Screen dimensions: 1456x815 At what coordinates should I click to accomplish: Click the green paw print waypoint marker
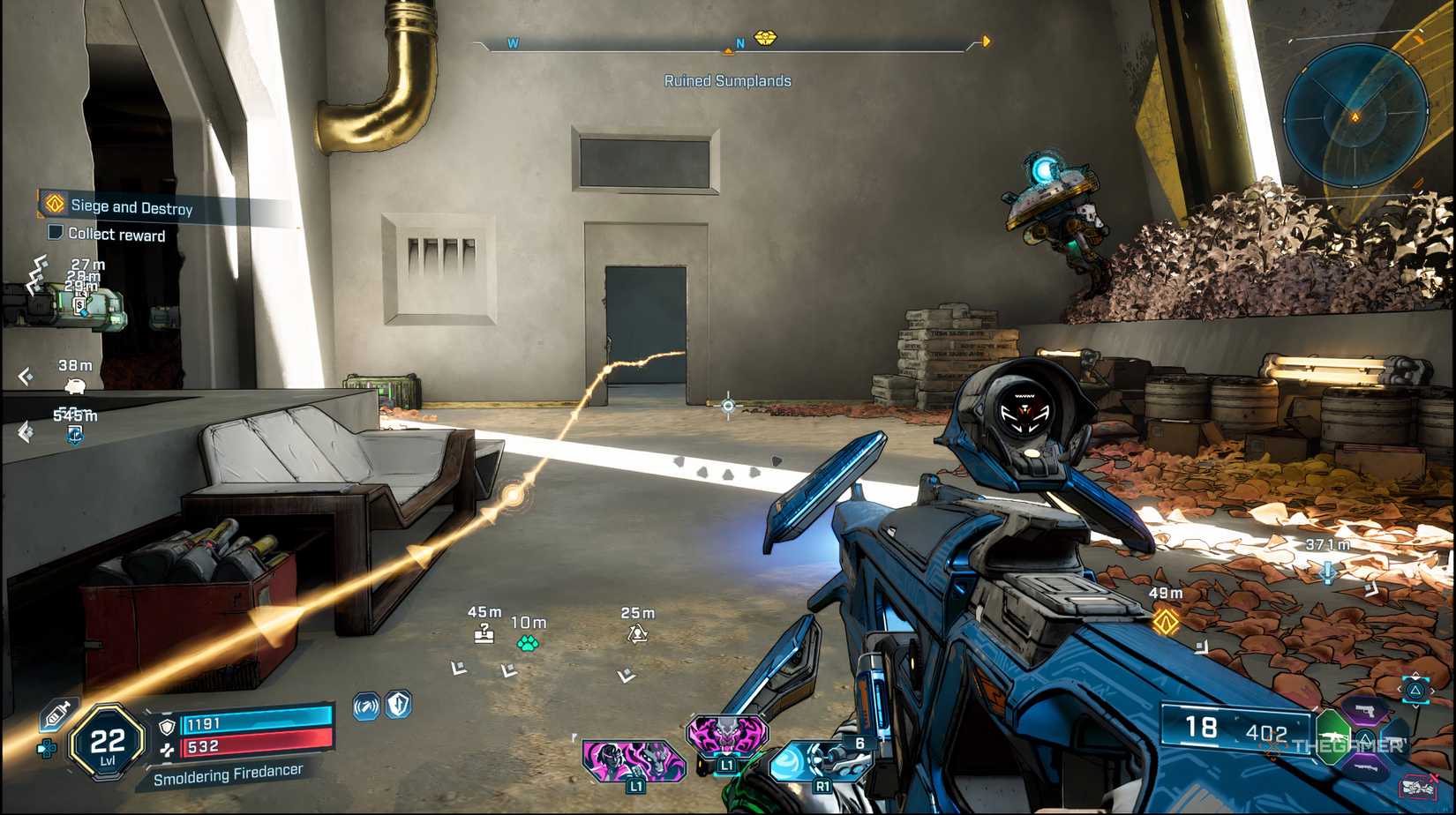click(528, 643)
